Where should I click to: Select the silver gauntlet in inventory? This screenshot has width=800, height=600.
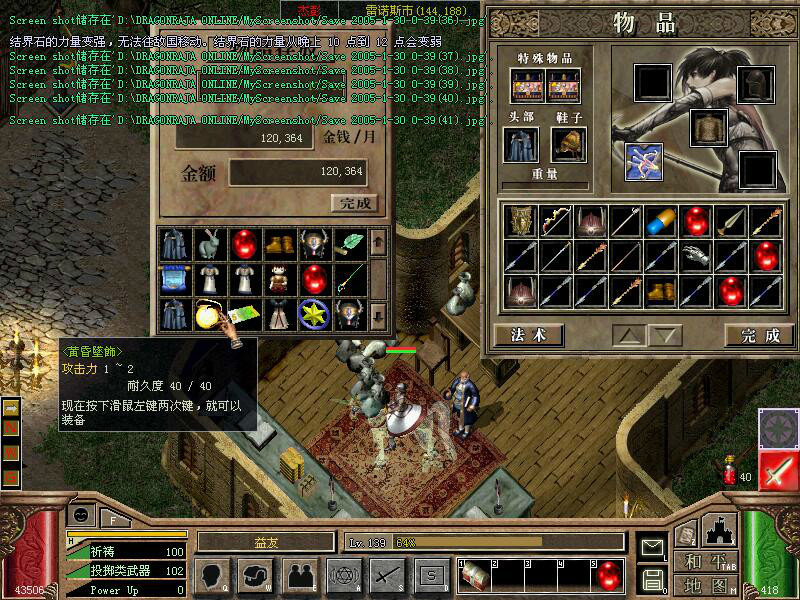coord(692,256)
